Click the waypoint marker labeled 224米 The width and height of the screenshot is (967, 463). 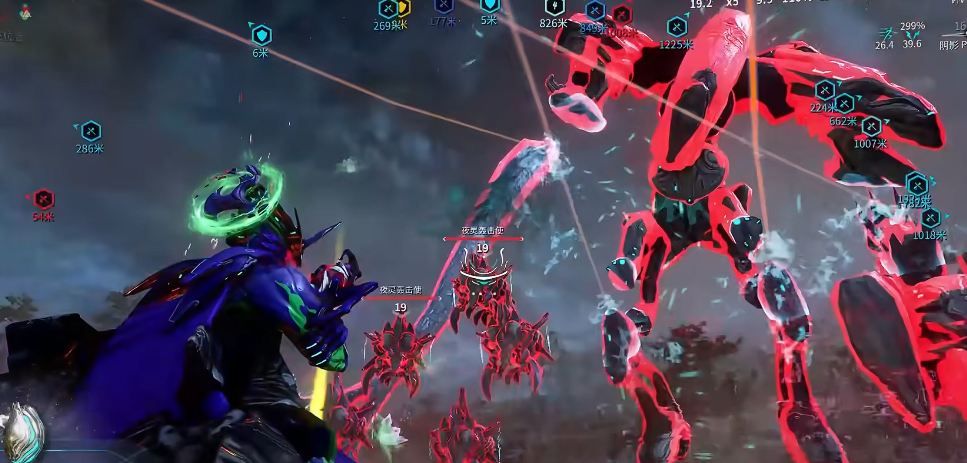(x=825, y=91)
